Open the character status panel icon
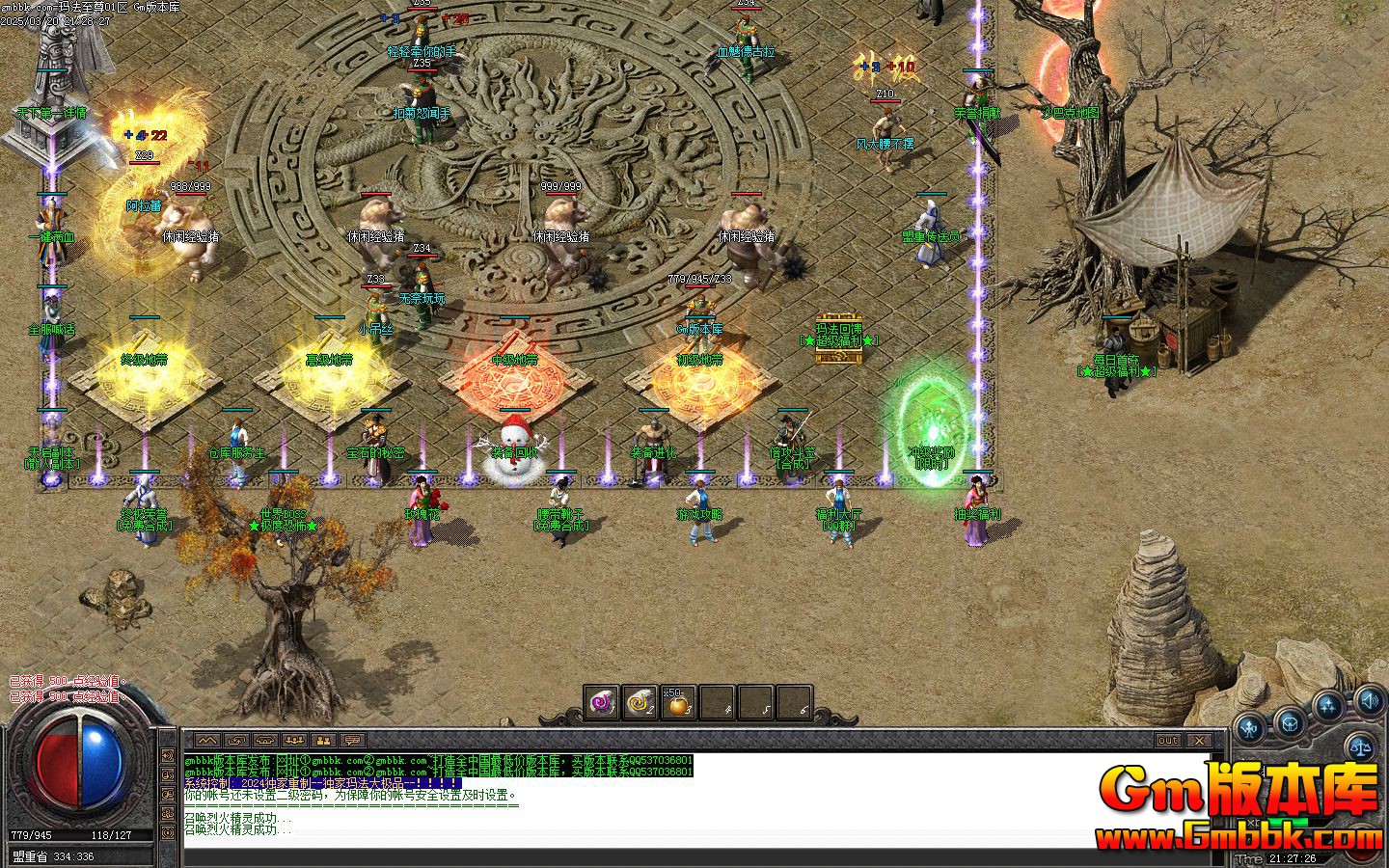 pos(1251,728)
